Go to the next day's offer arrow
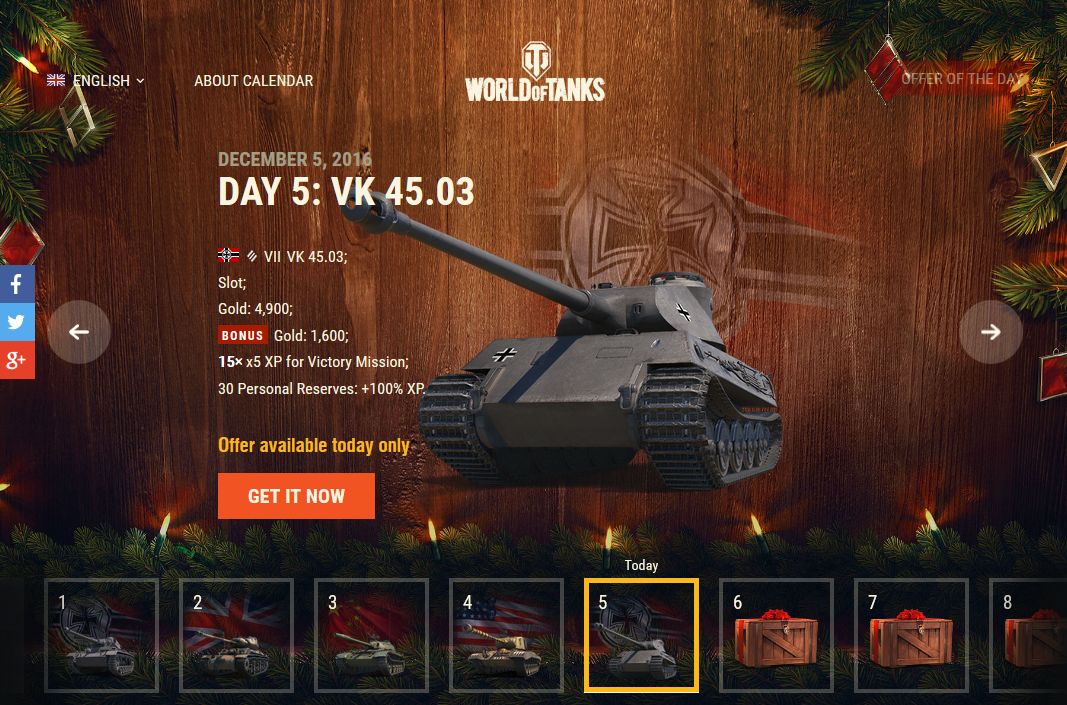 (x=990, y=332)
